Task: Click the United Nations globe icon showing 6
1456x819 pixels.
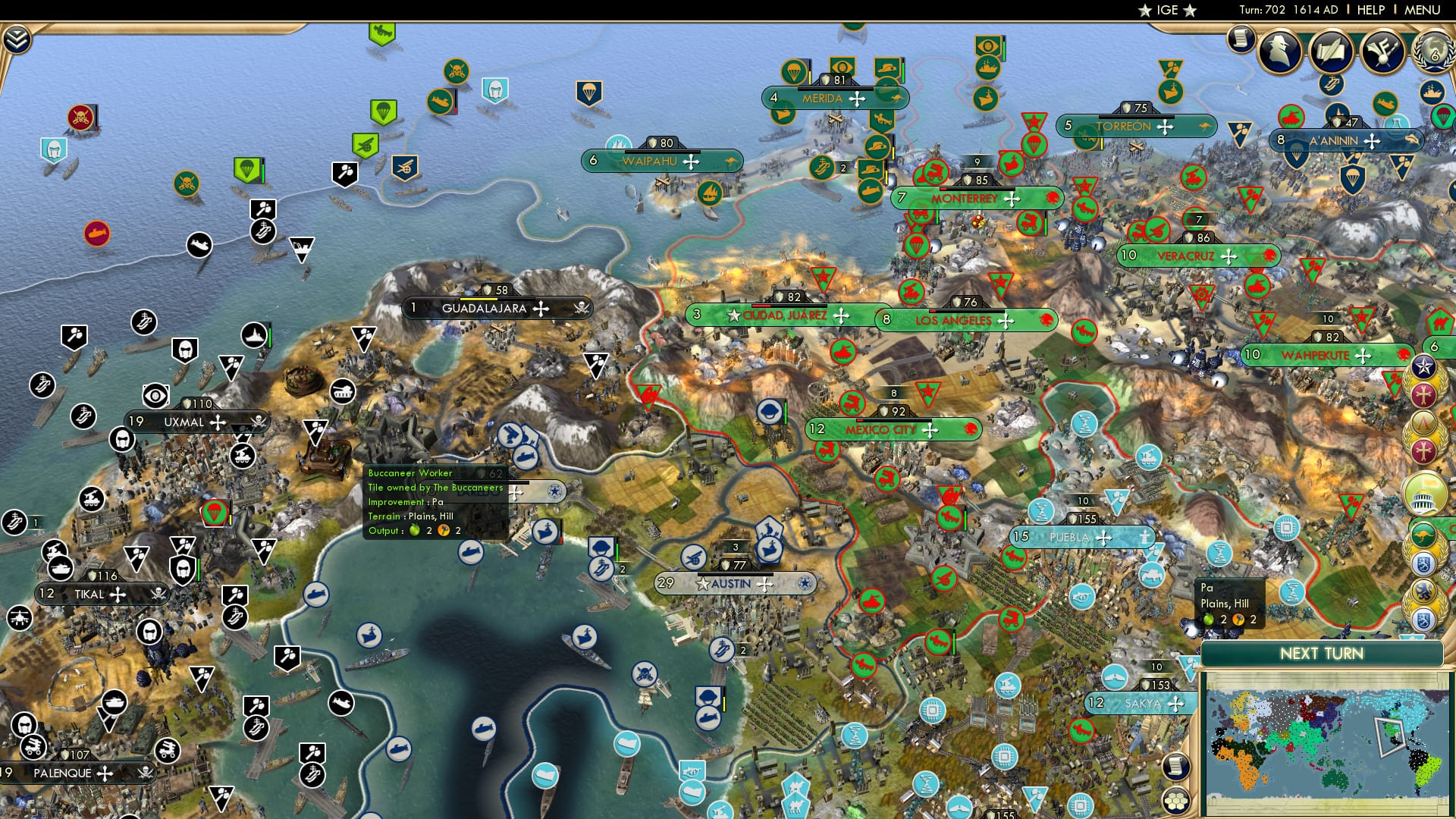Action: point(1434,52)
